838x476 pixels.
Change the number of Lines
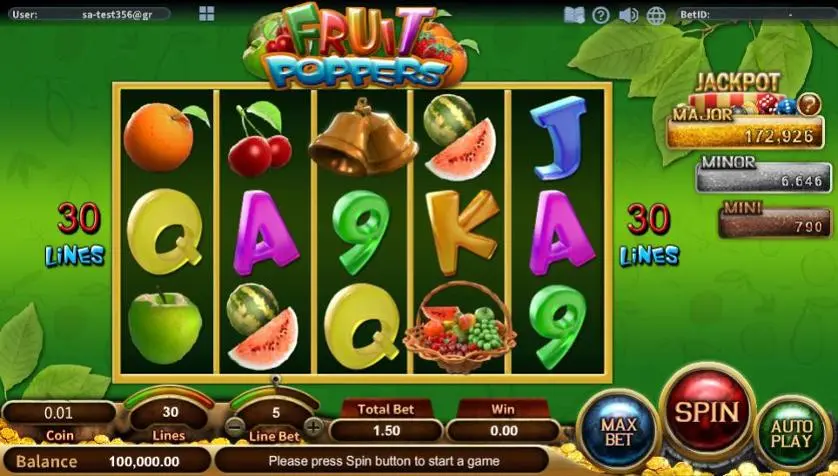pos(170,412)
